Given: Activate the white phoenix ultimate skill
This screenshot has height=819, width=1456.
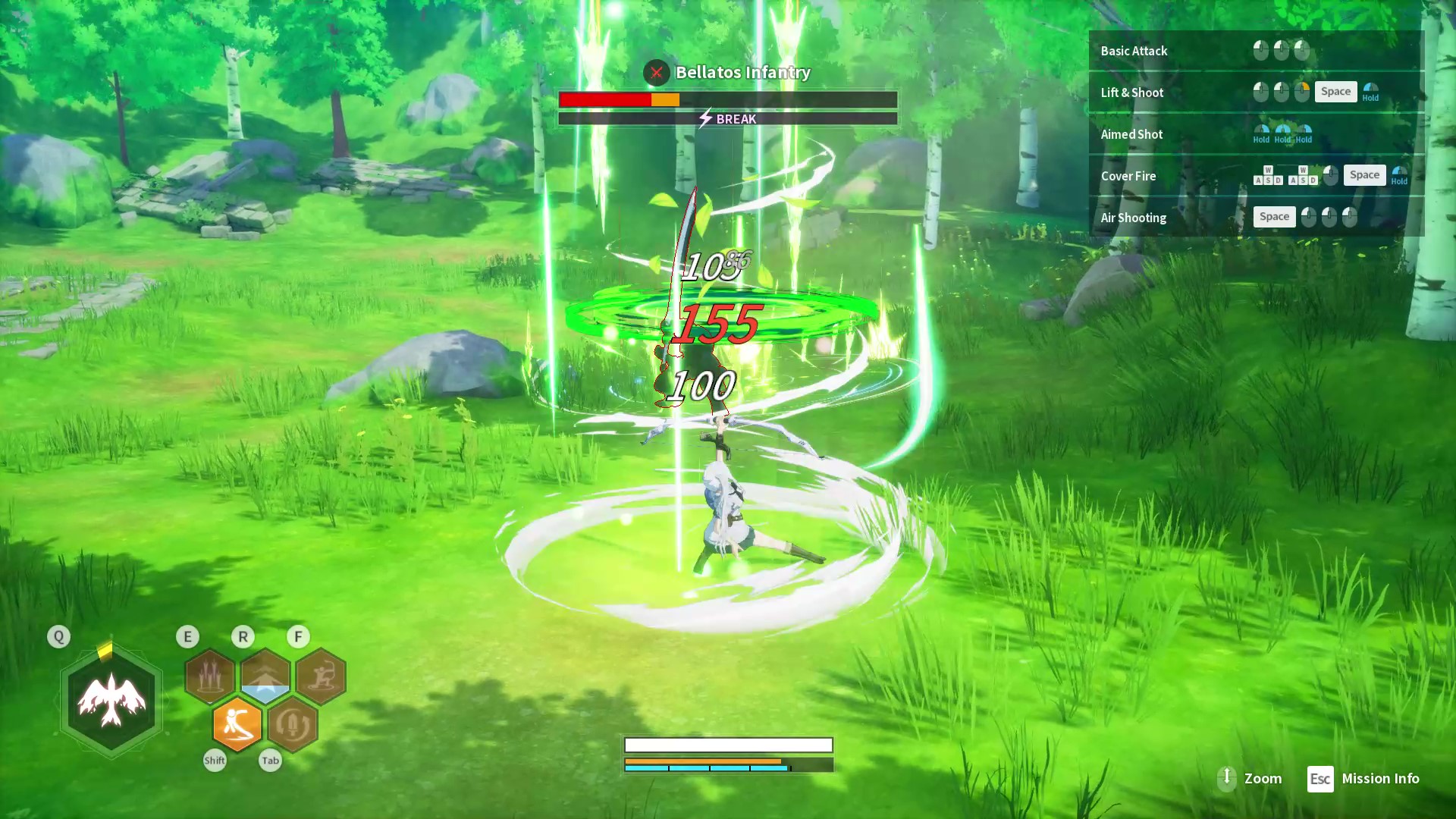Looking at the screenshot, I should coord(111,701).
